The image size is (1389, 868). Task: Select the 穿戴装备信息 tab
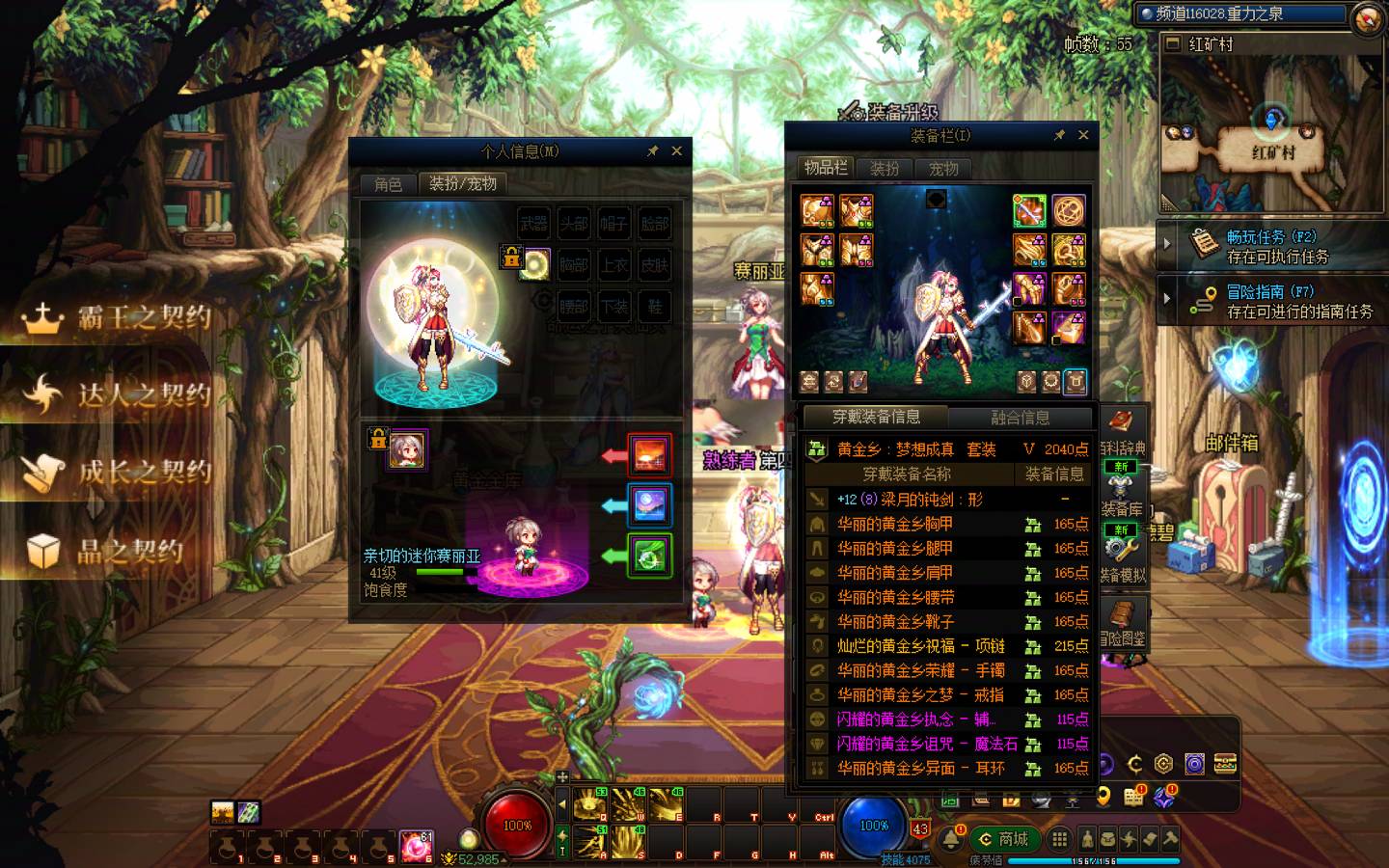point(876,417)
